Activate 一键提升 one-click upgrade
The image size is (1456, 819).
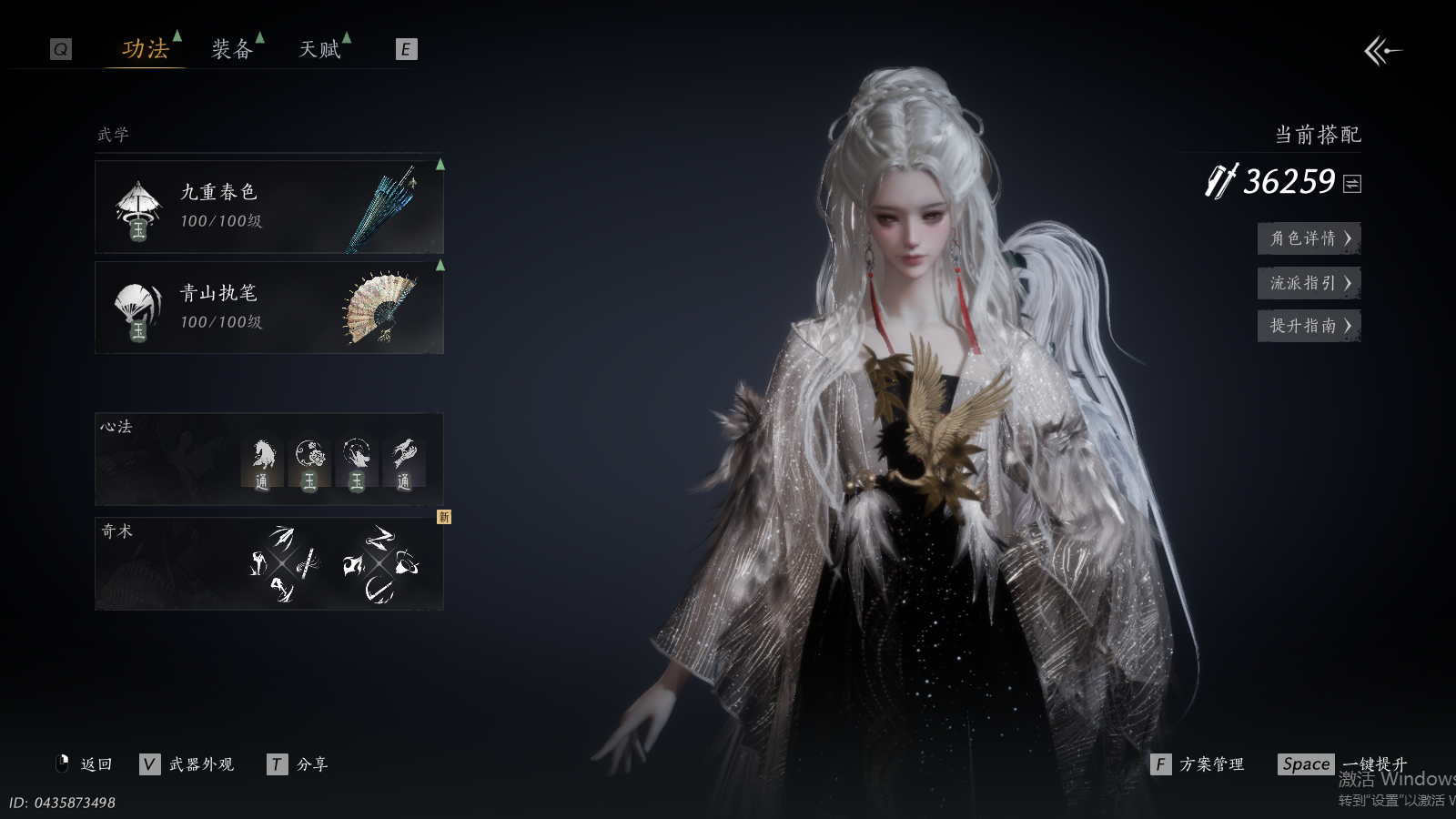point(1343,764)
